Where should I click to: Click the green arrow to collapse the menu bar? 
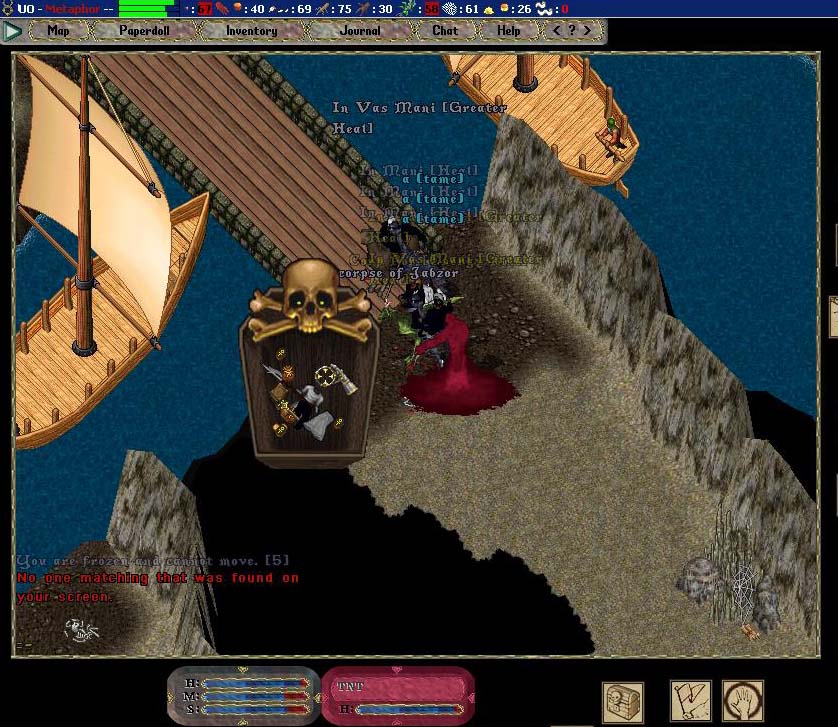pos(12,31)
